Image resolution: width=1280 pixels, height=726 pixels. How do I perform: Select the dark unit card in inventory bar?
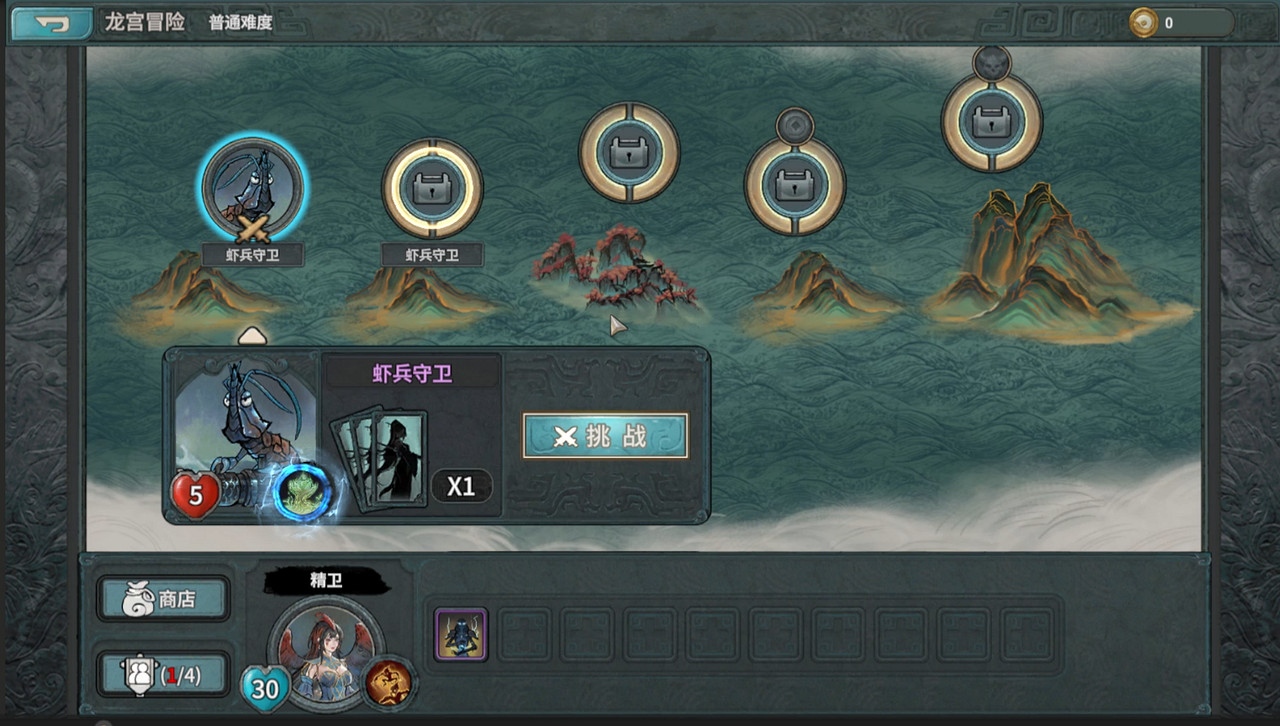[459, 632]
